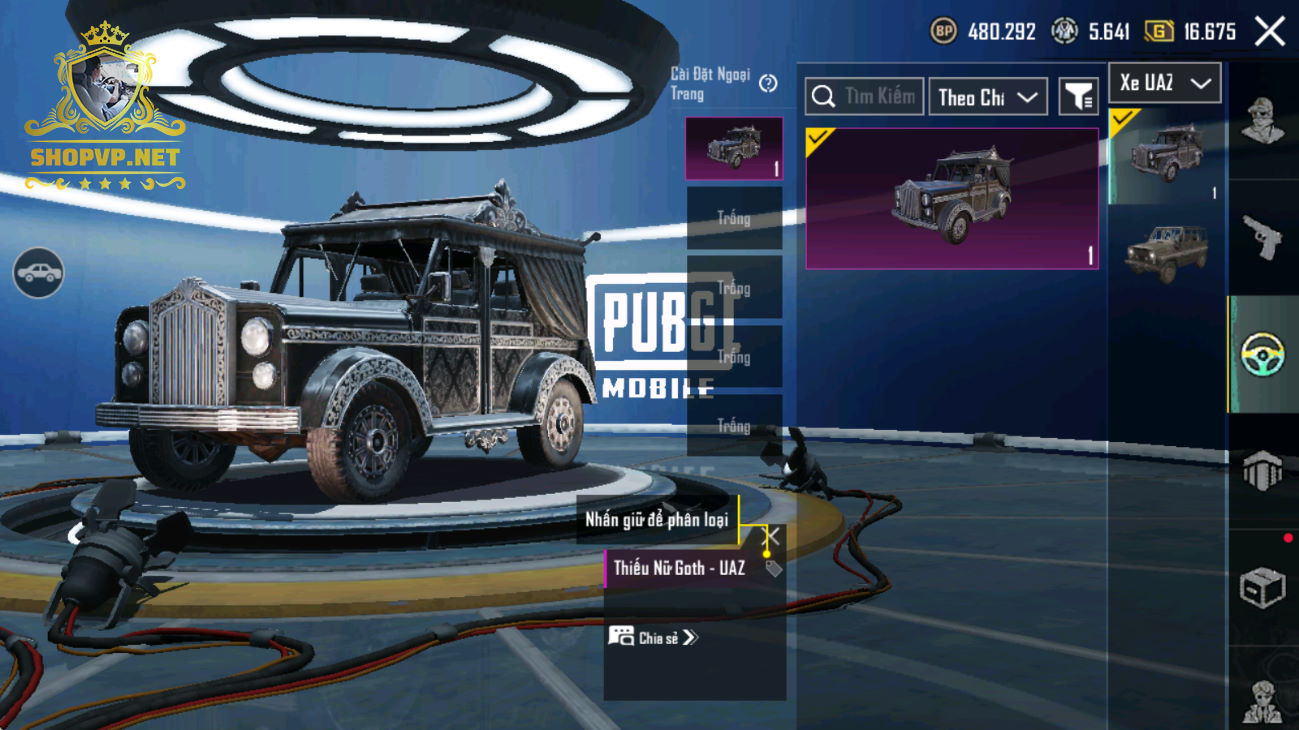This screenshot has height=730, width=1299.
Task: Toggle the round car view button
Action: [39, 273]
